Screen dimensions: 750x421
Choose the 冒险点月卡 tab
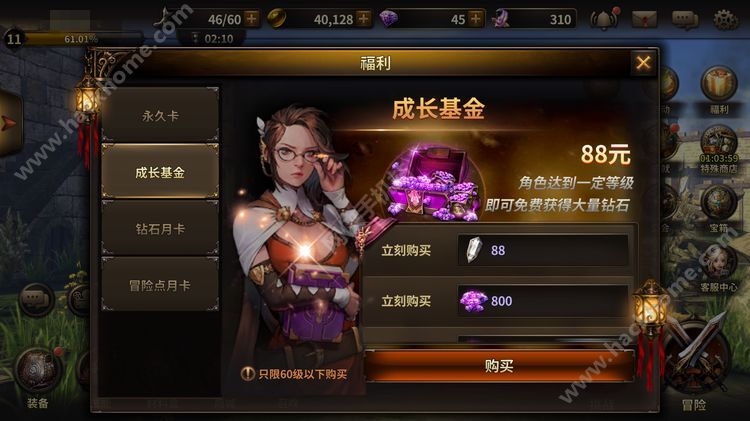[x=160, y=286]
